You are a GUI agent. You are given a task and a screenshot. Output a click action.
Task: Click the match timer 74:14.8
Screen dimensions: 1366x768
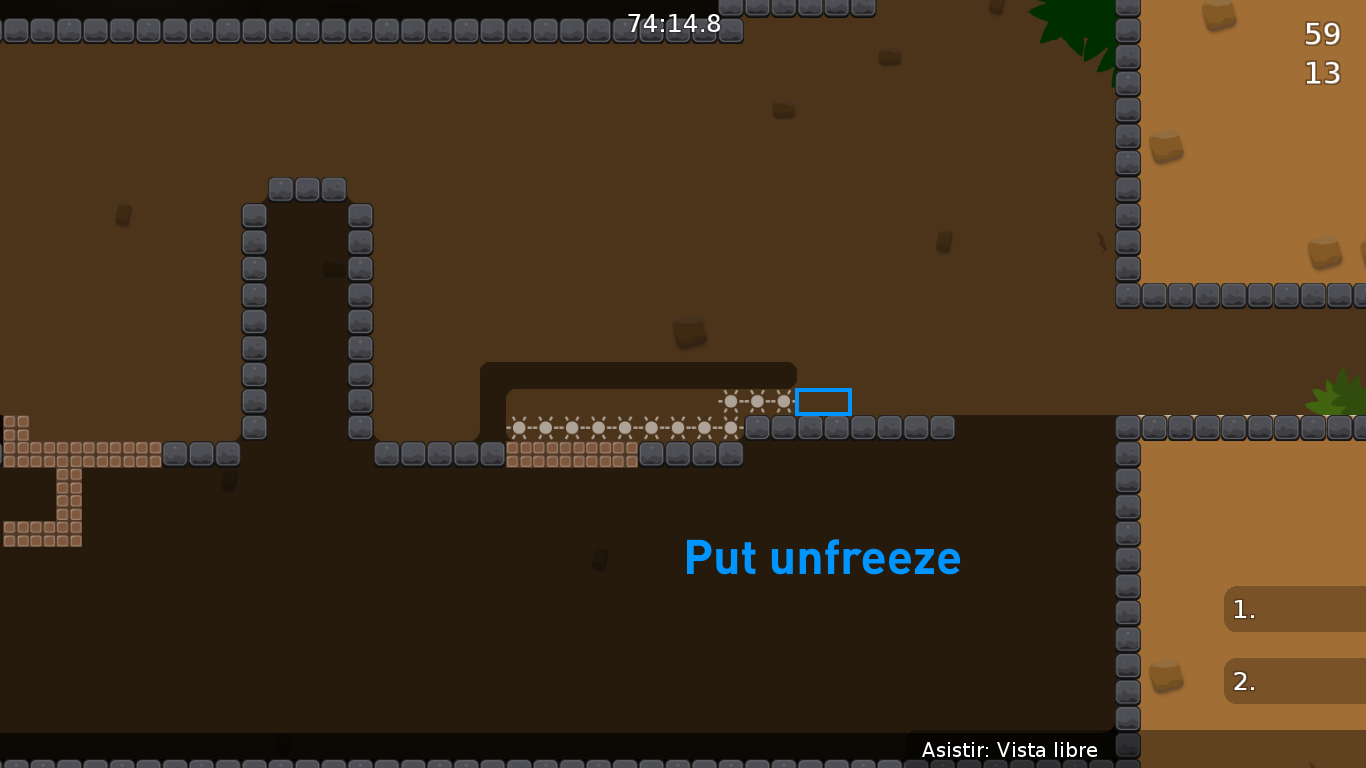[673, 24]
